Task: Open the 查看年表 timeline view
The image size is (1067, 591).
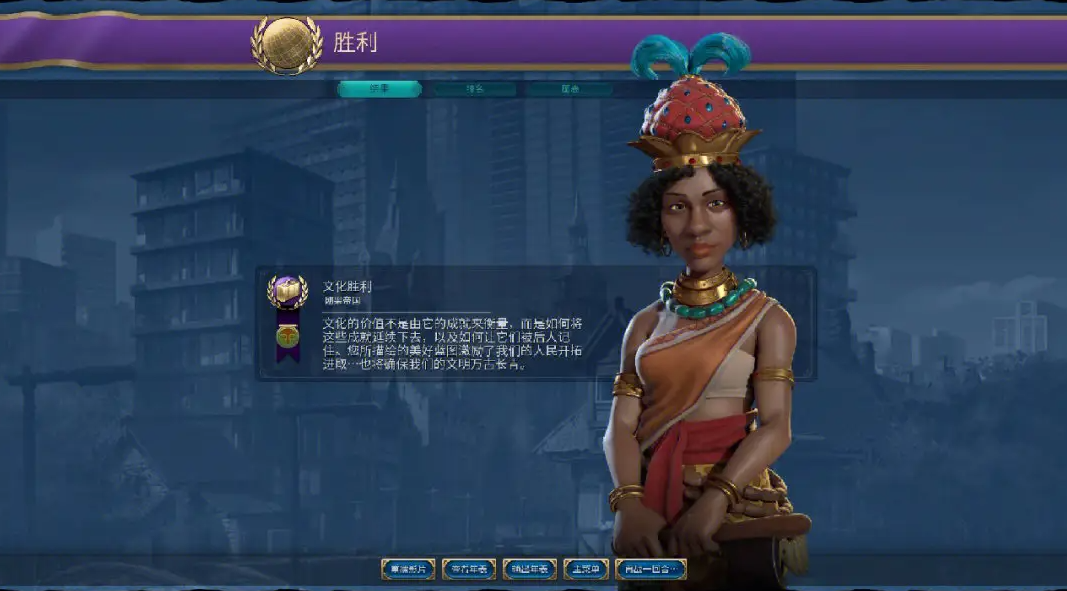Action: tap(469, 569)
